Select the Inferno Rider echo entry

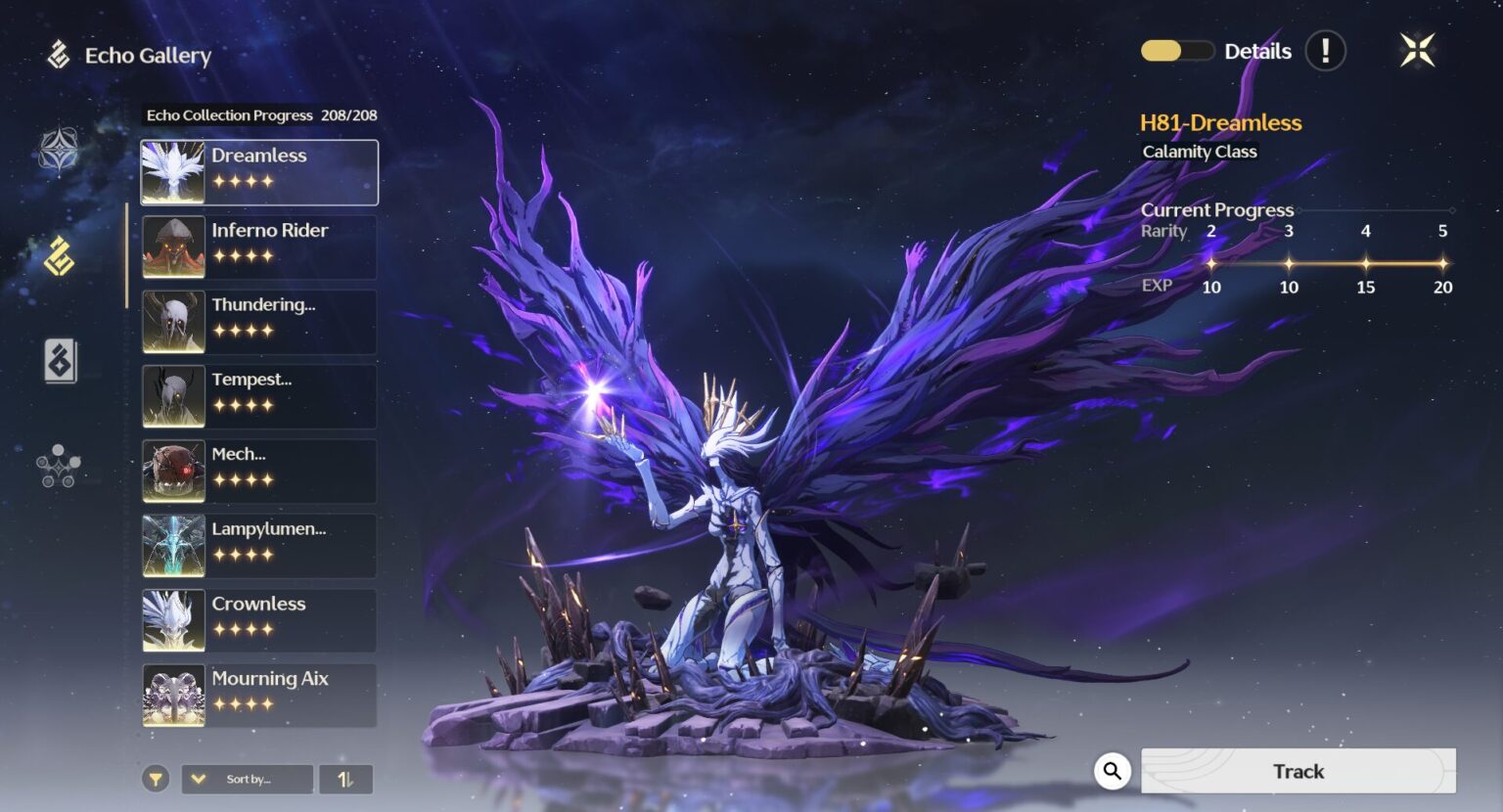tap(258, 246)
